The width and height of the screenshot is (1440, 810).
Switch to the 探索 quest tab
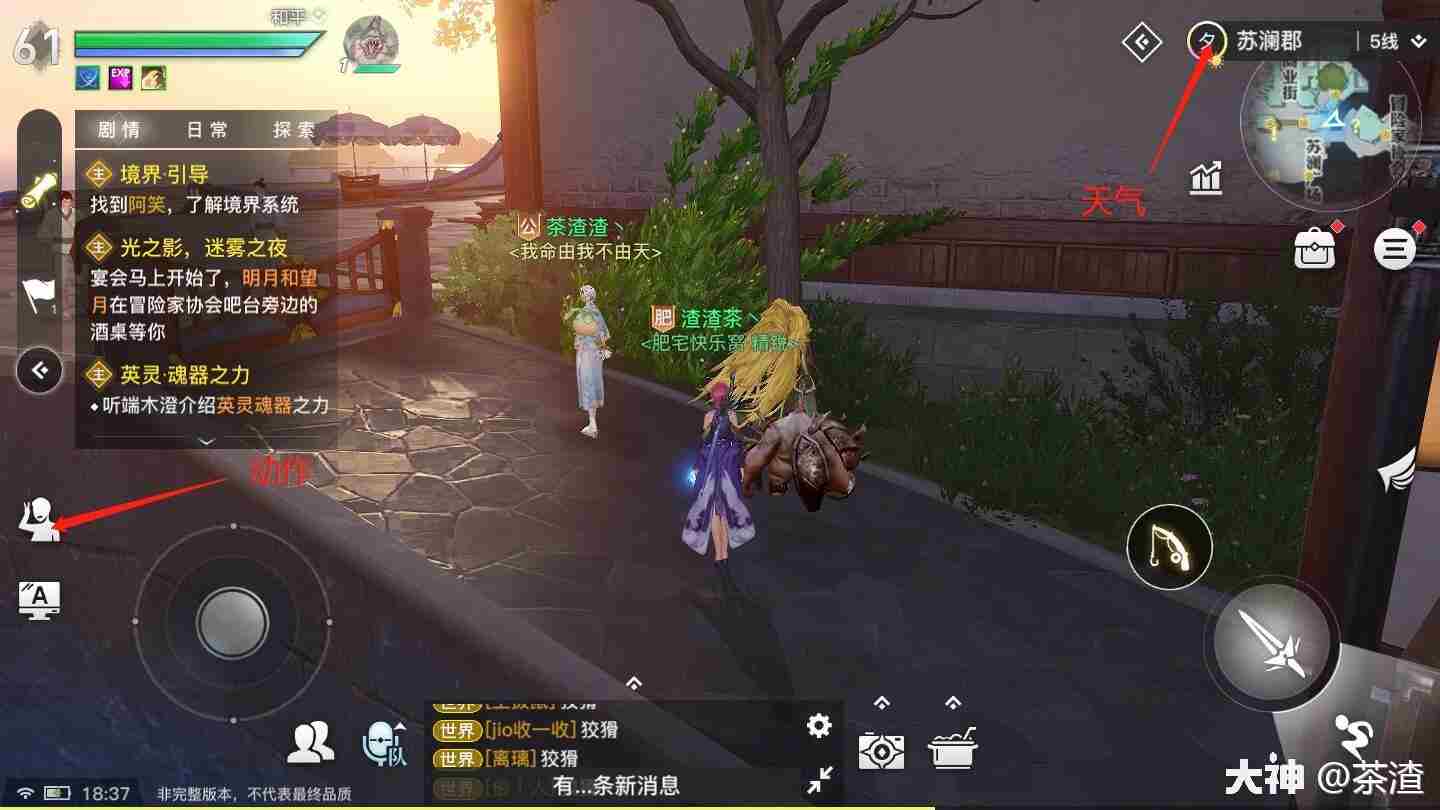292,129
